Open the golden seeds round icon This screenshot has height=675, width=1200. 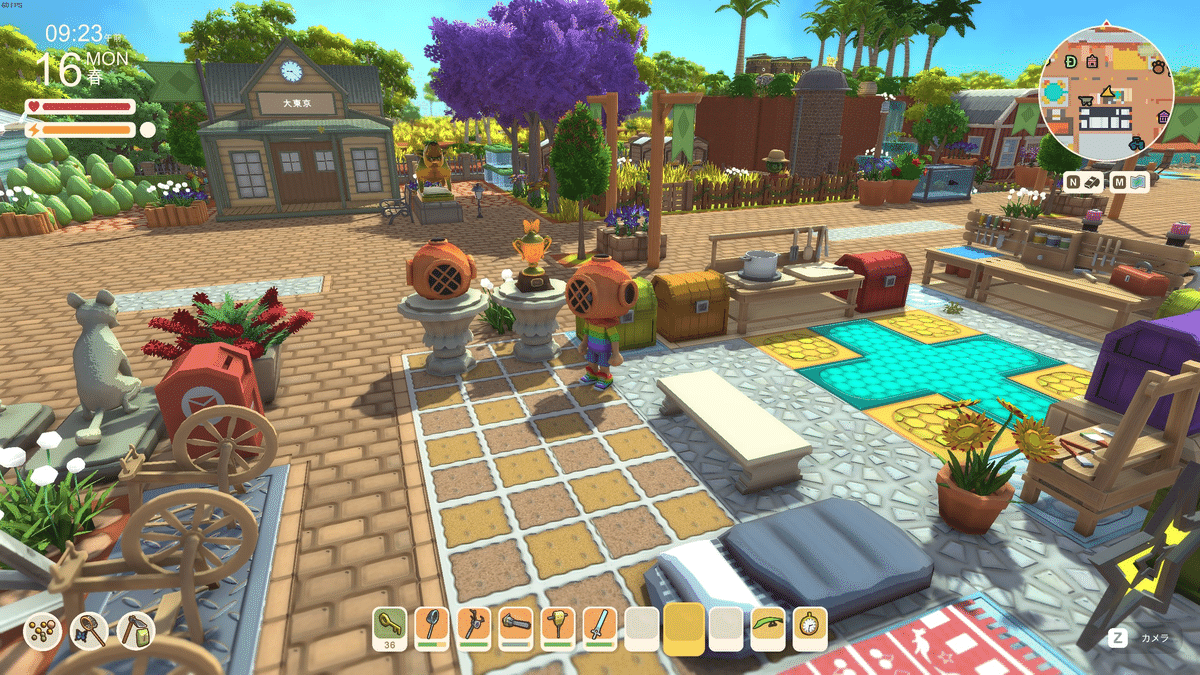point(42,631)
